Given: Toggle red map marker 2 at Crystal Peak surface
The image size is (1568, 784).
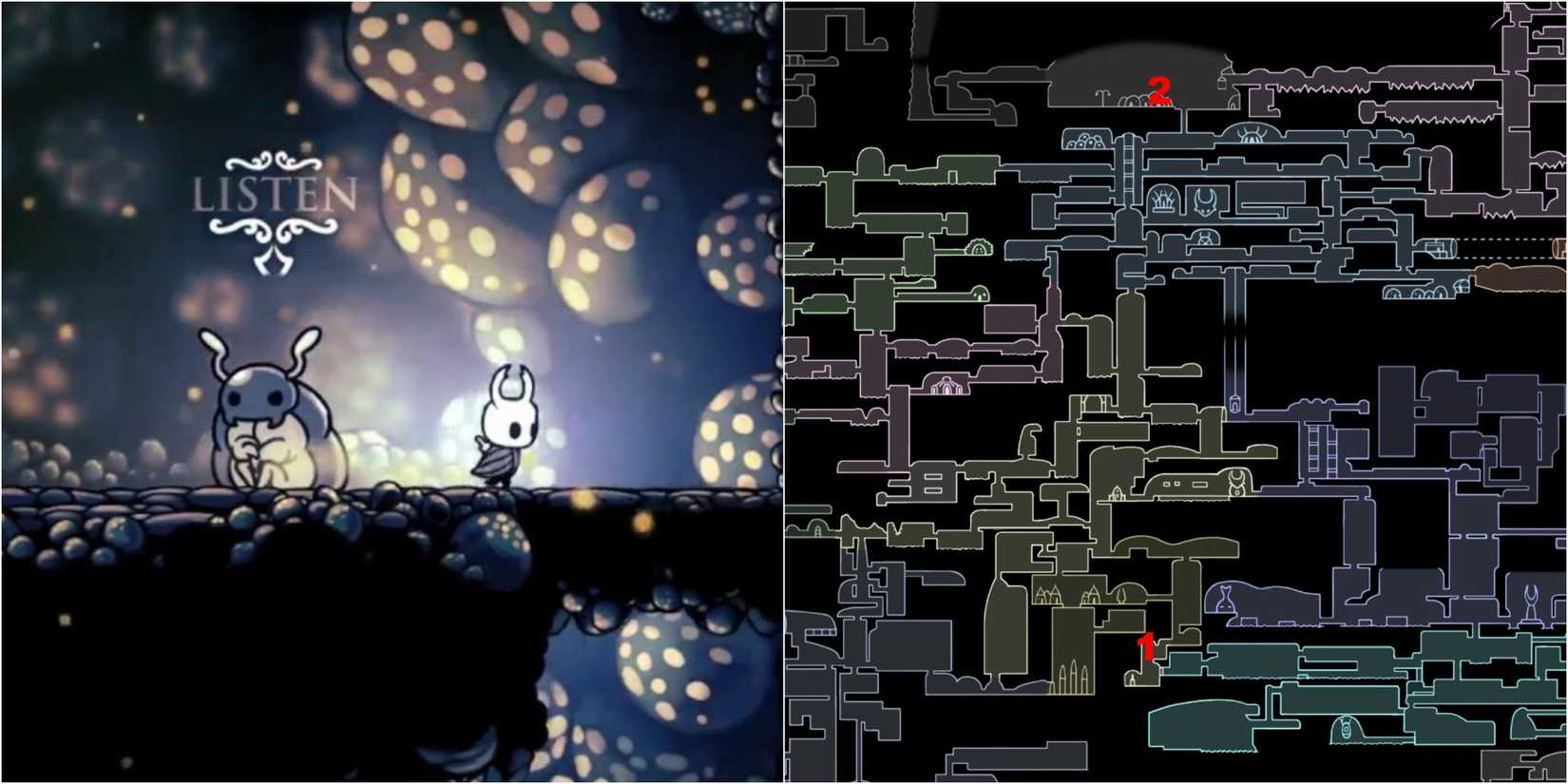Looking at the screenshot, I should pyautogui.click(x=1158, y=92).
